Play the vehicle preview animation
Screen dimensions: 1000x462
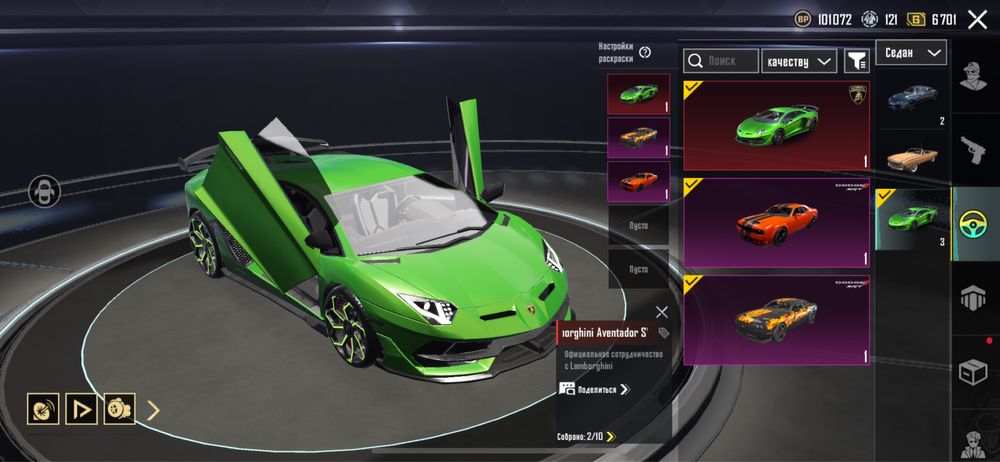point(81,408)
